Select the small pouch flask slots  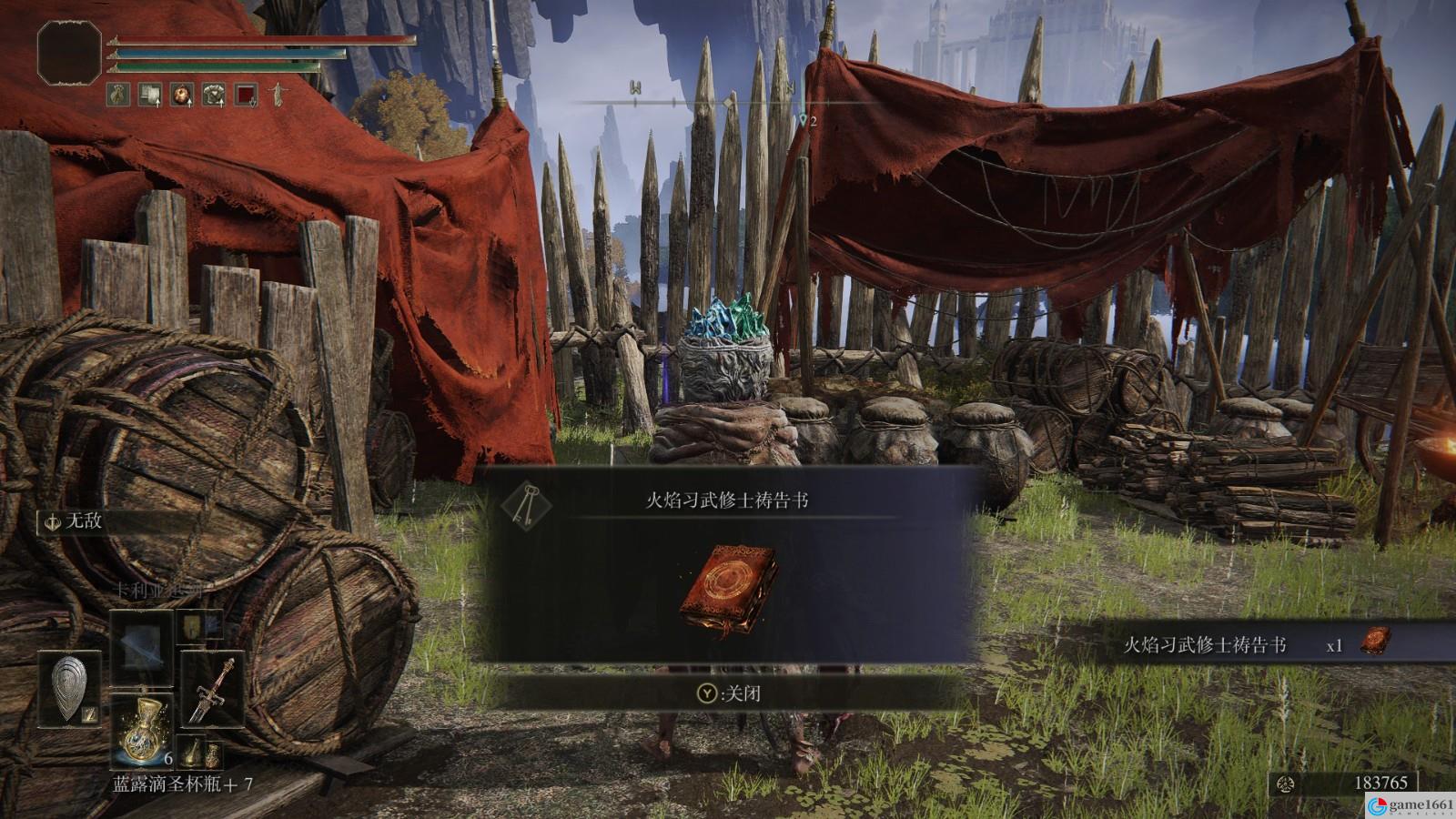coord(202,752)
